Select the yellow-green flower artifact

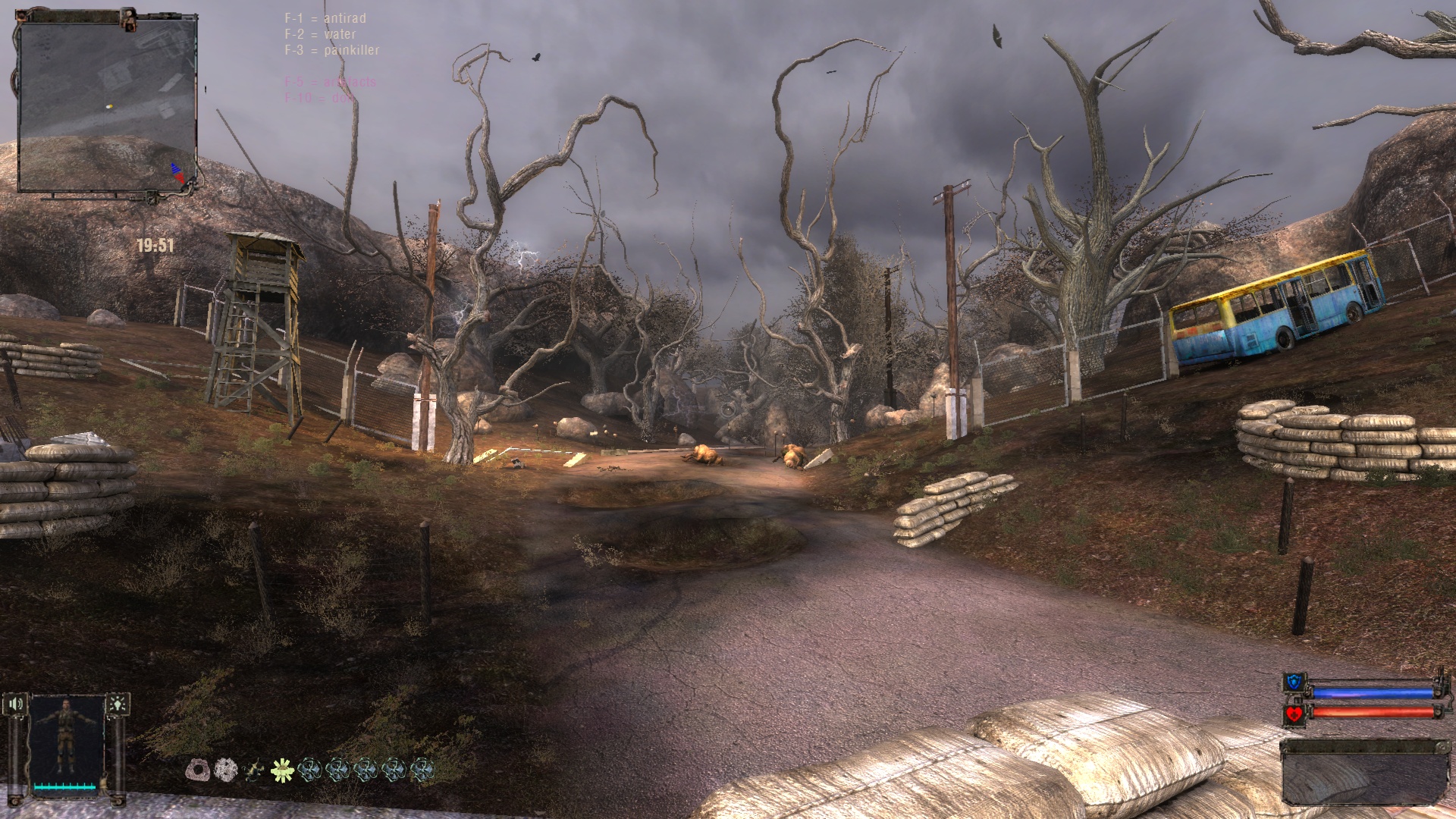[282, 770]
